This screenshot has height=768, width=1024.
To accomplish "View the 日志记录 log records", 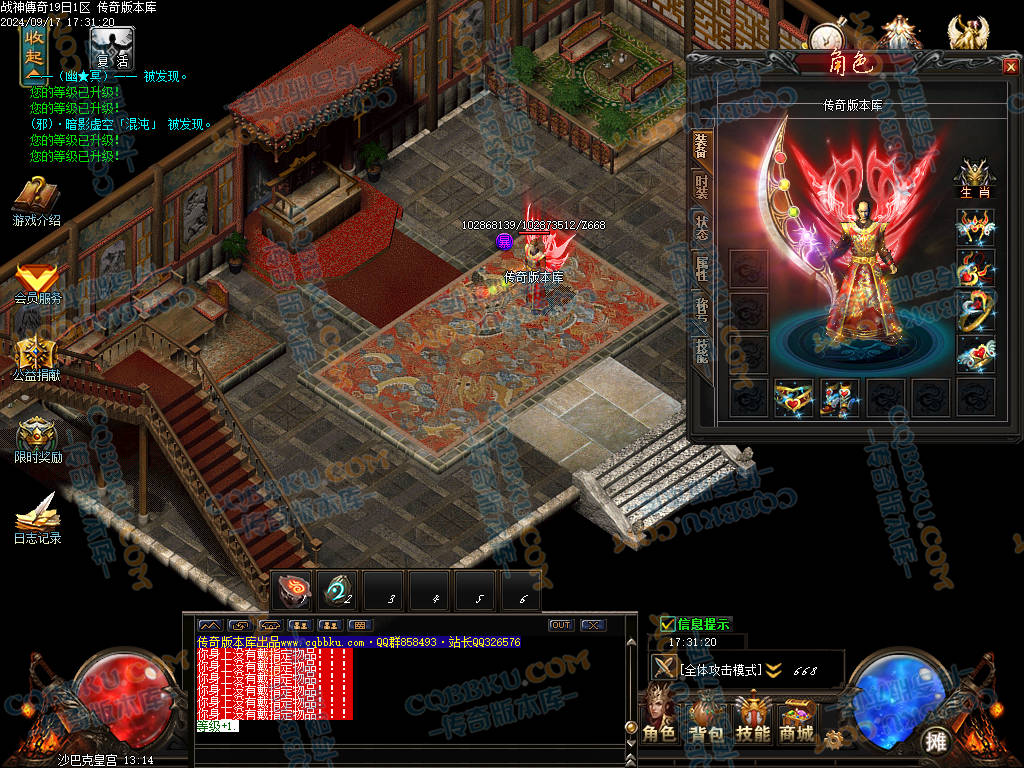I will point(37,519).
